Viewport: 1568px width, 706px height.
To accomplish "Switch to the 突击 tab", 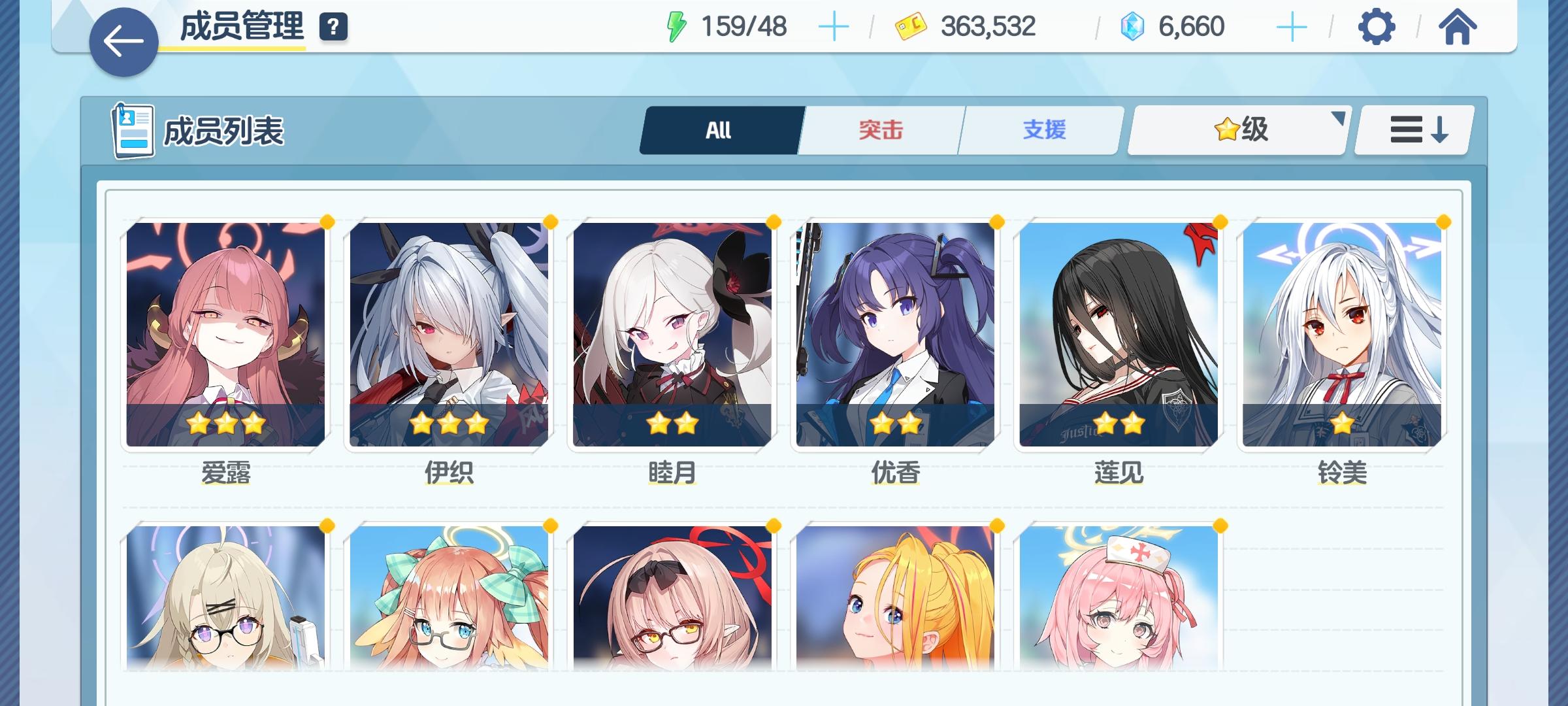I will coord(879,129).
